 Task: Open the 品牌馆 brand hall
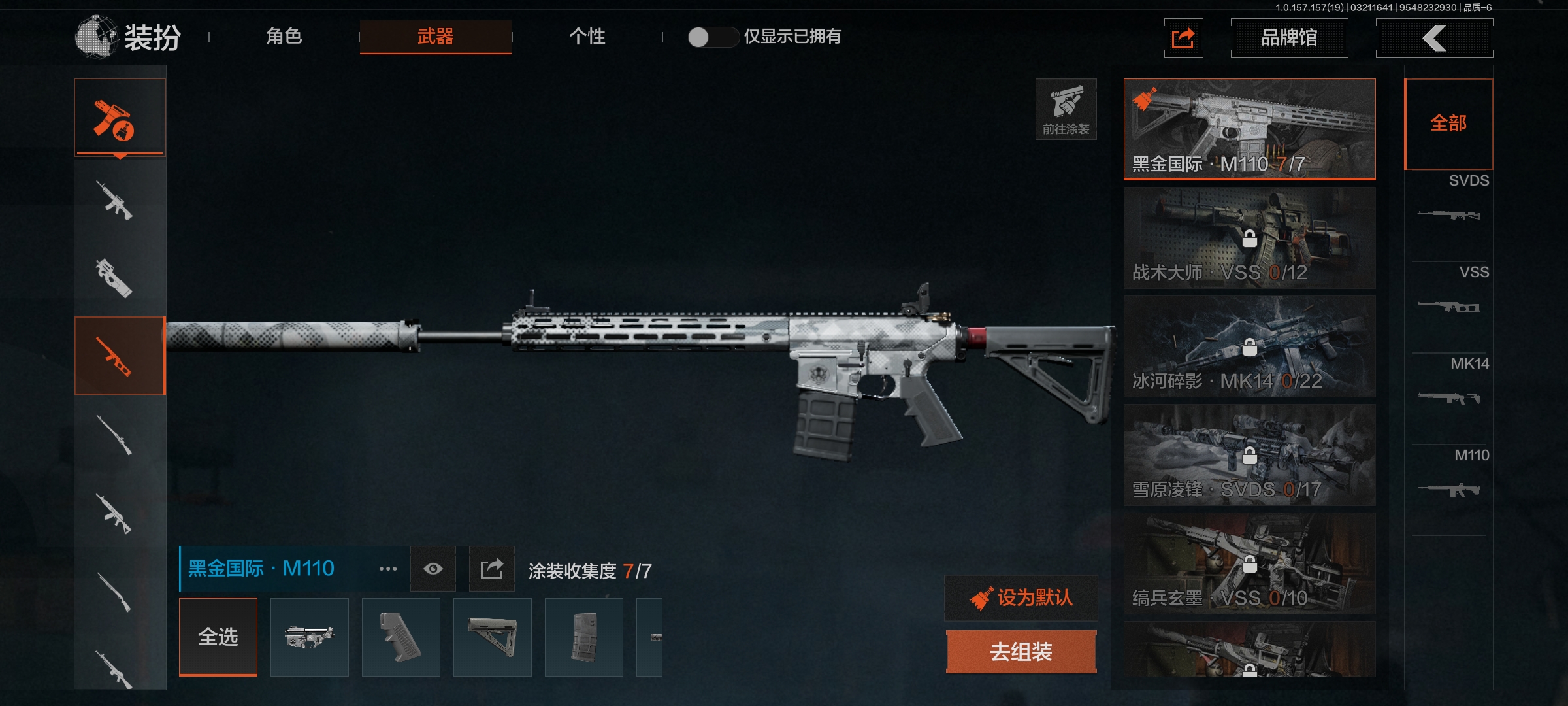1288,38
